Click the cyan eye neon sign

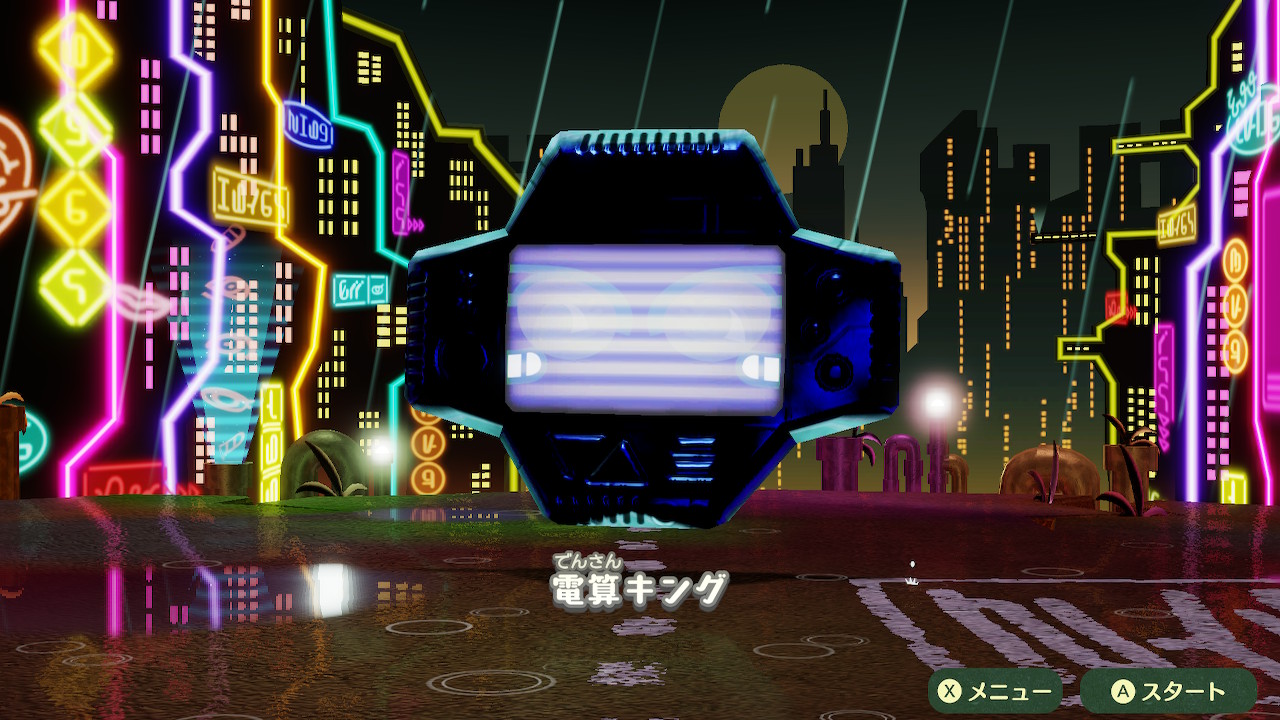coord(227,400)
